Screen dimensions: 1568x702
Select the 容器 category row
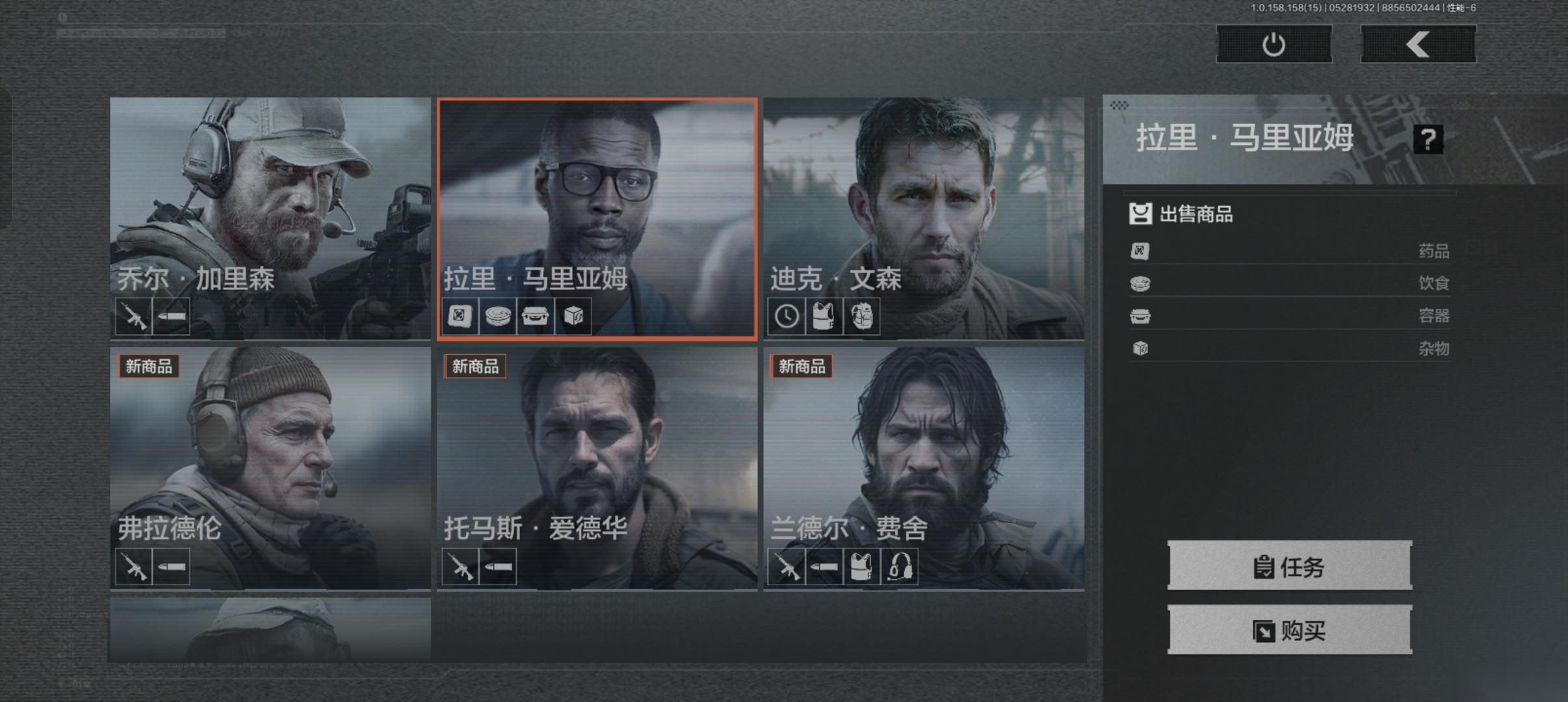tap(1289, 316)
